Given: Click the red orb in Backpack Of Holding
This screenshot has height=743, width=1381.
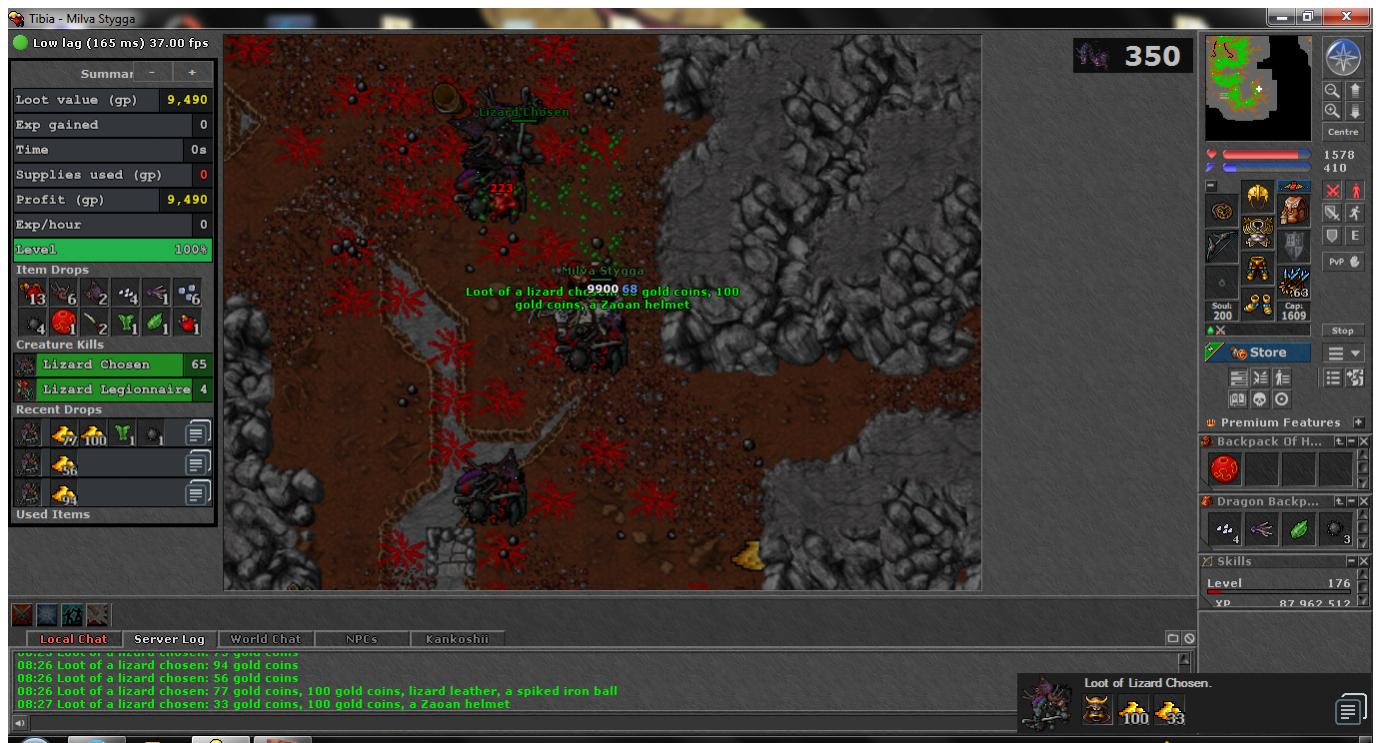Looking at the screenshot, I should point(1225,468).
